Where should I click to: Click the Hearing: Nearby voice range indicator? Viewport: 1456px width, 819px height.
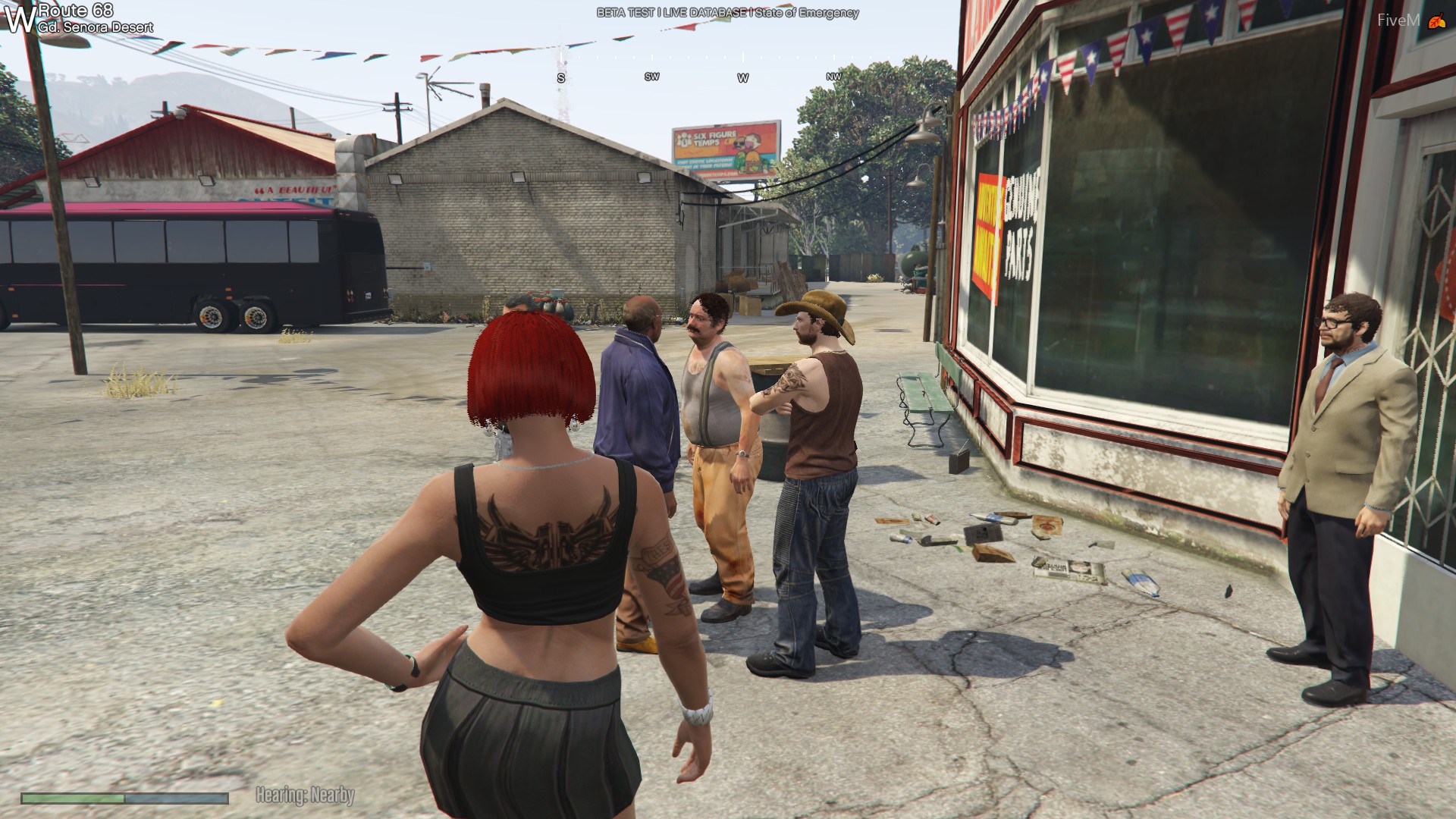pyautogui.click(x=305, y=795)
